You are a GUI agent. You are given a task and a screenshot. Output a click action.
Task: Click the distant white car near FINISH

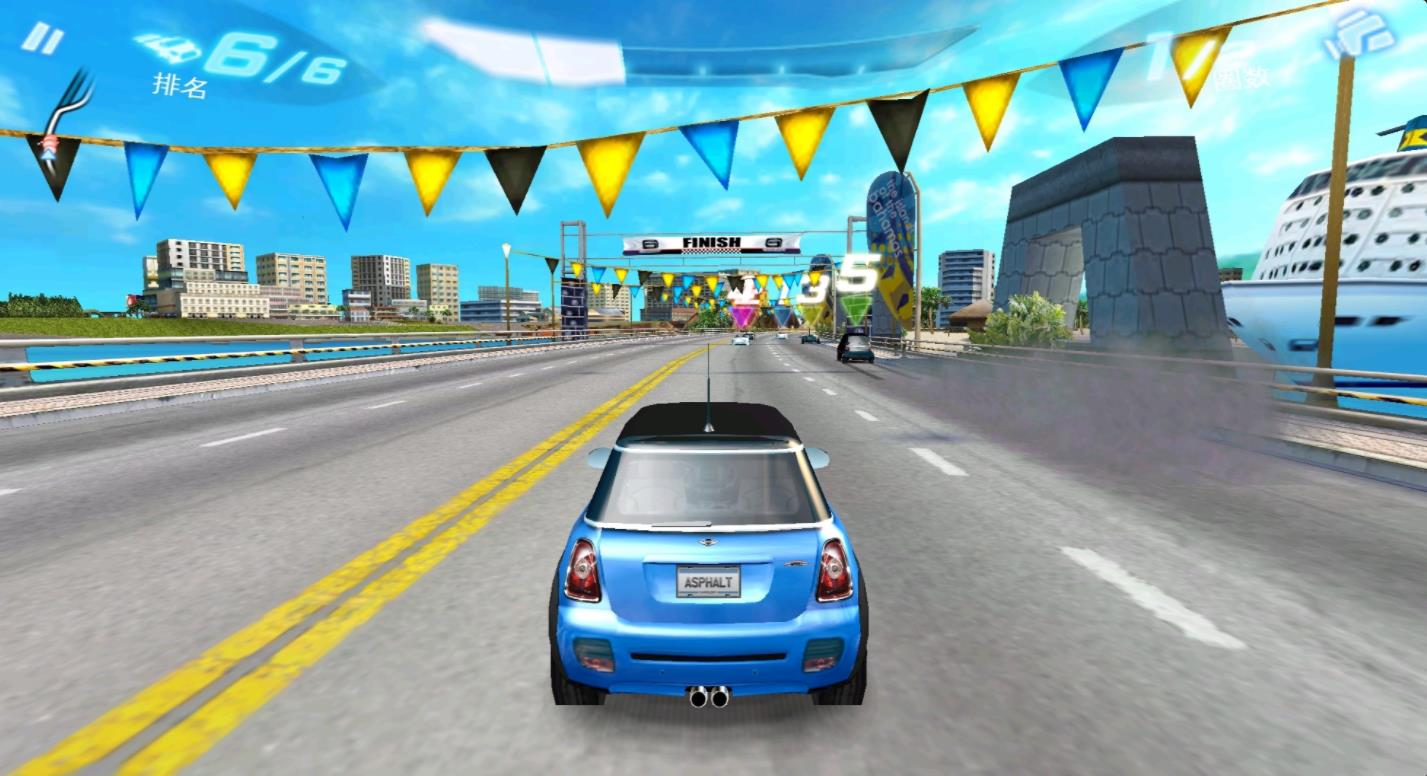pyautogui.click(x=740, y=339)
